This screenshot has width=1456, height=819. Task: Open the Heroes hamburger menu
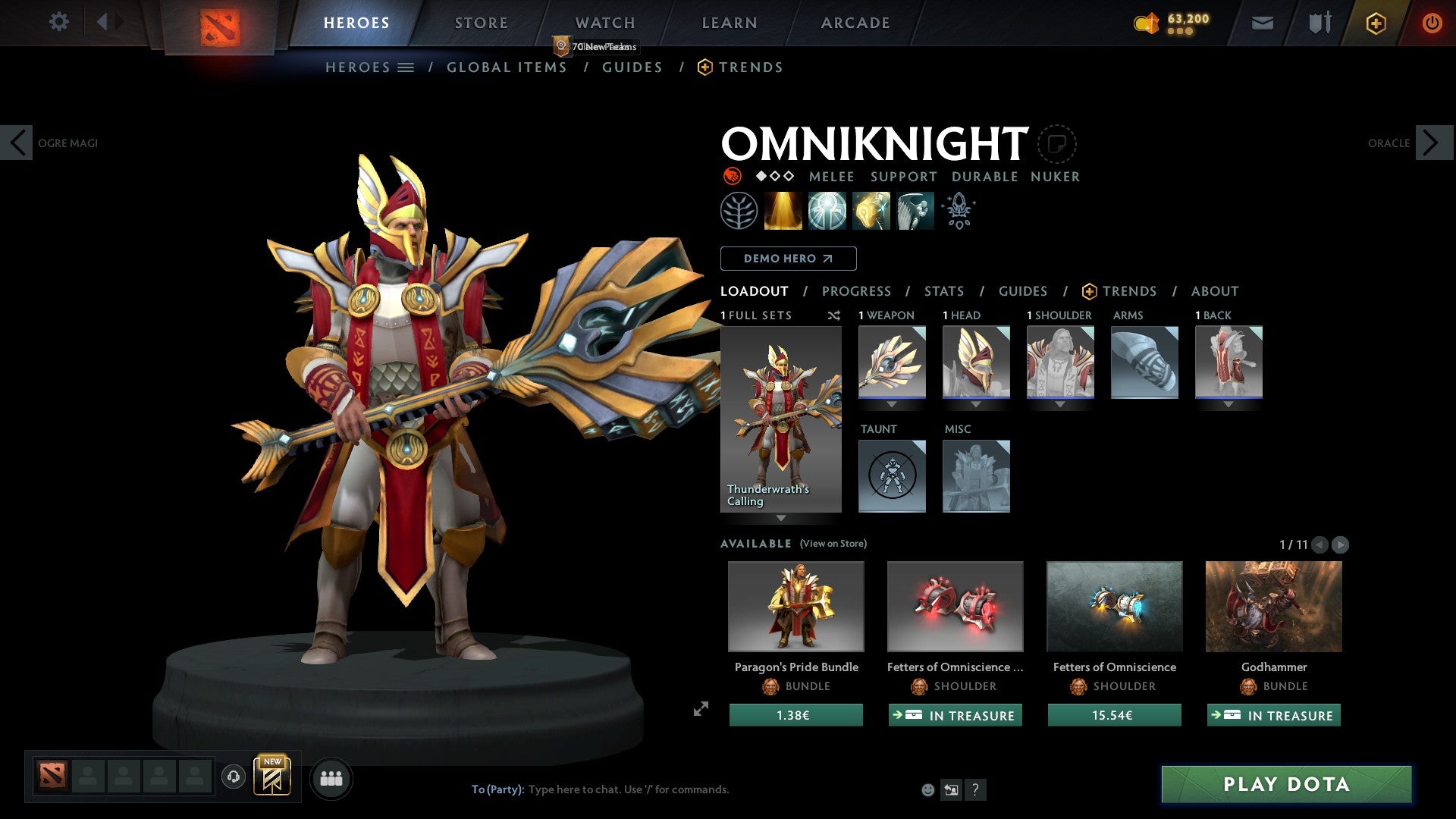click(404, 67)
